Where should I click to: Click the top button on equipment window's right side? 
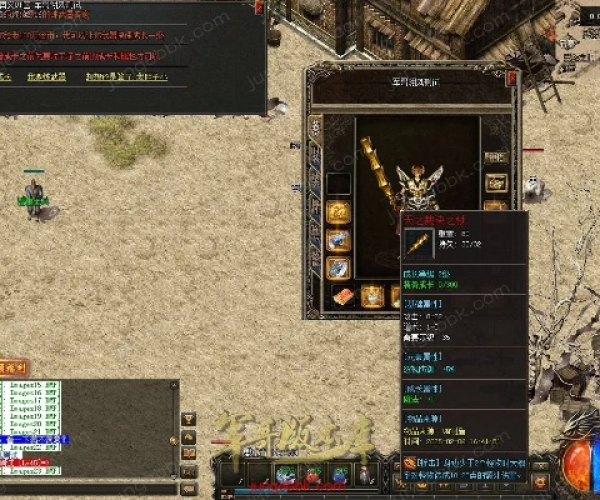[x=495, y=157]
